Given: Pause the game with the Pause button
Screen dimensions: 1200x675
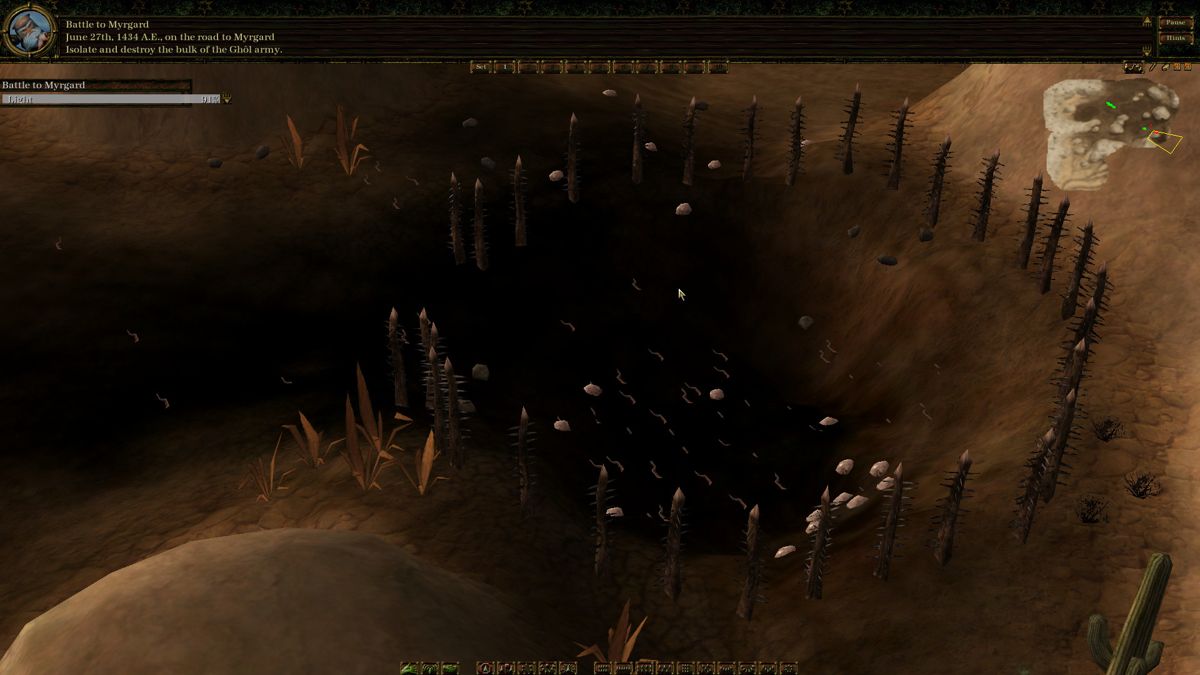Looking at the screenshot, I should (x=1174, y=22).
